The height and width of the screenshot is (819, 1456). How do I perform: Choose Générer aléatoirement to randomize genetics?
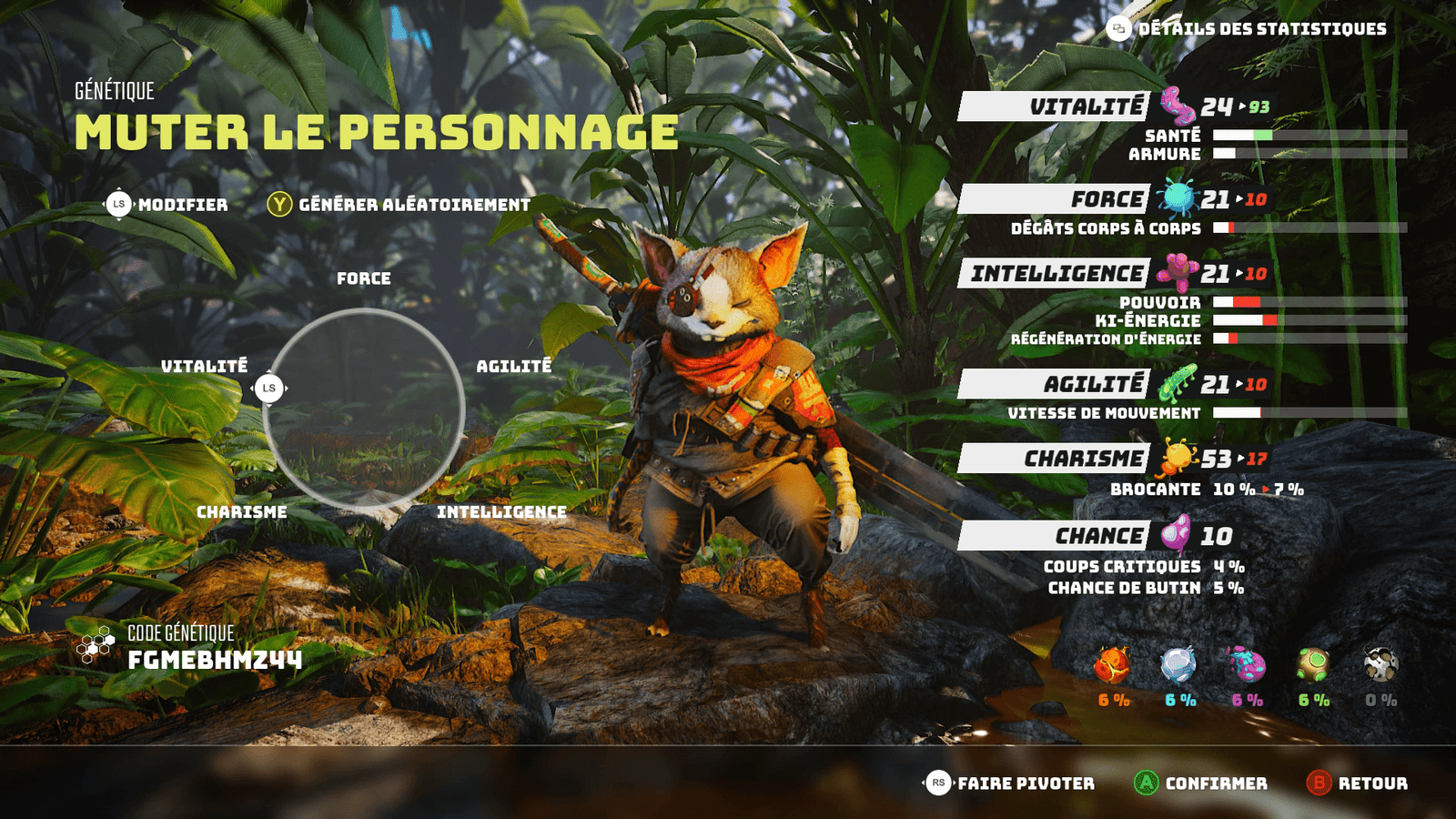coord(399,205)
